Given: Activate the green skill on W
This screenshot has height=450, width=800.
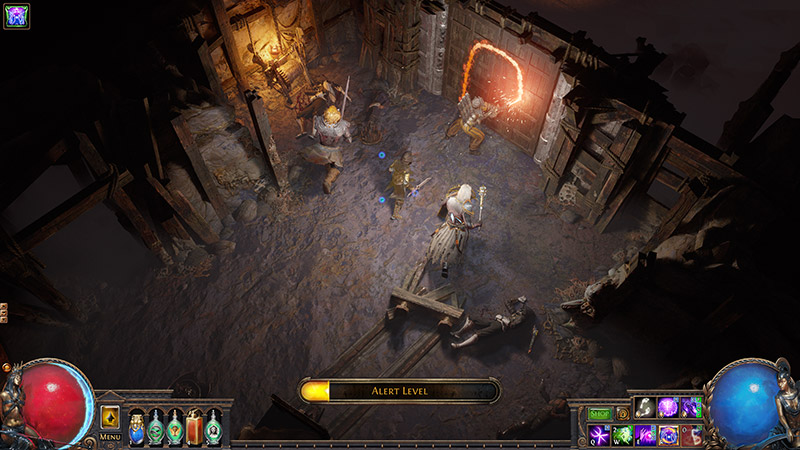Looking at the screenshot, I should tap(622, 434).
